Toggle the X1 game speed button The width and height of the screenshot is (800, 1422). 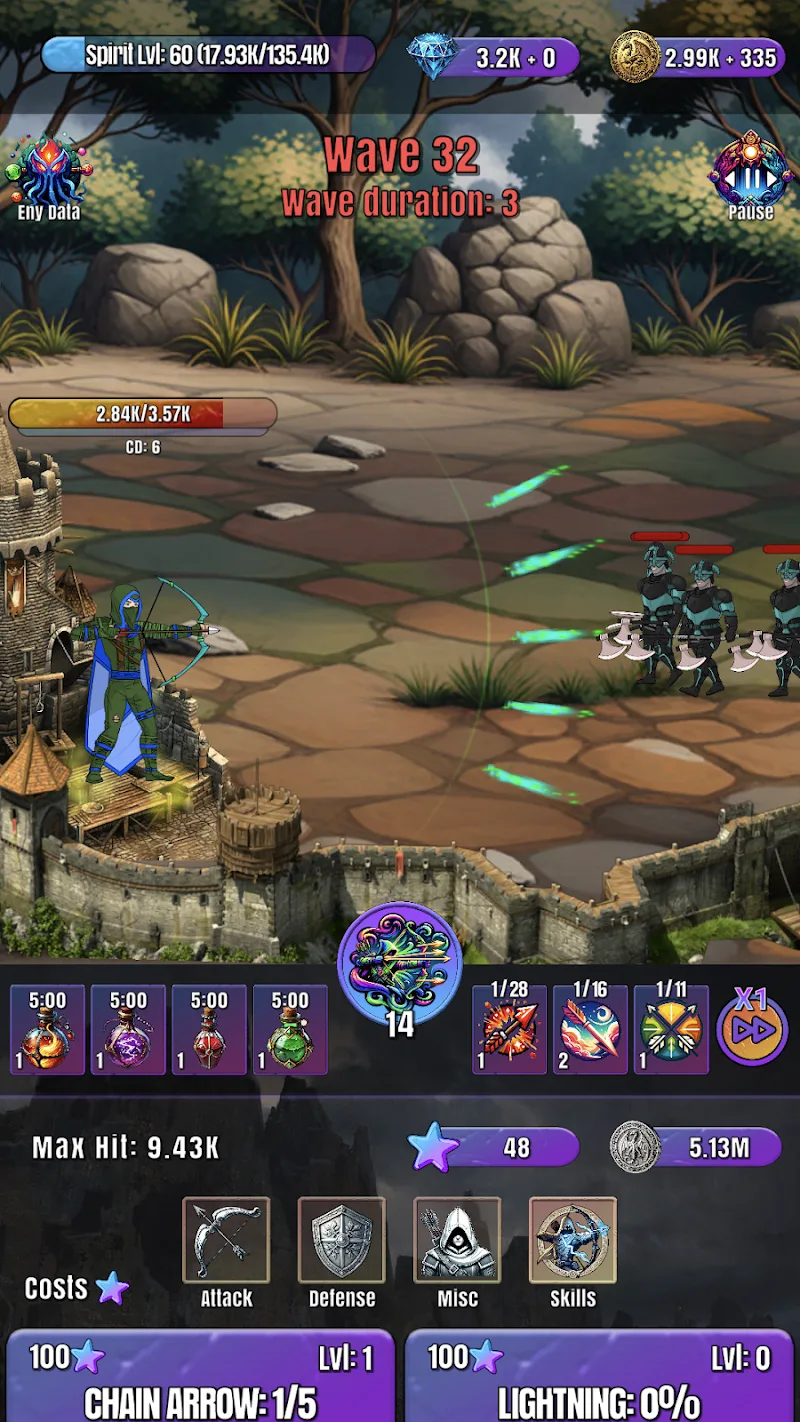[x=751, y=1028]
